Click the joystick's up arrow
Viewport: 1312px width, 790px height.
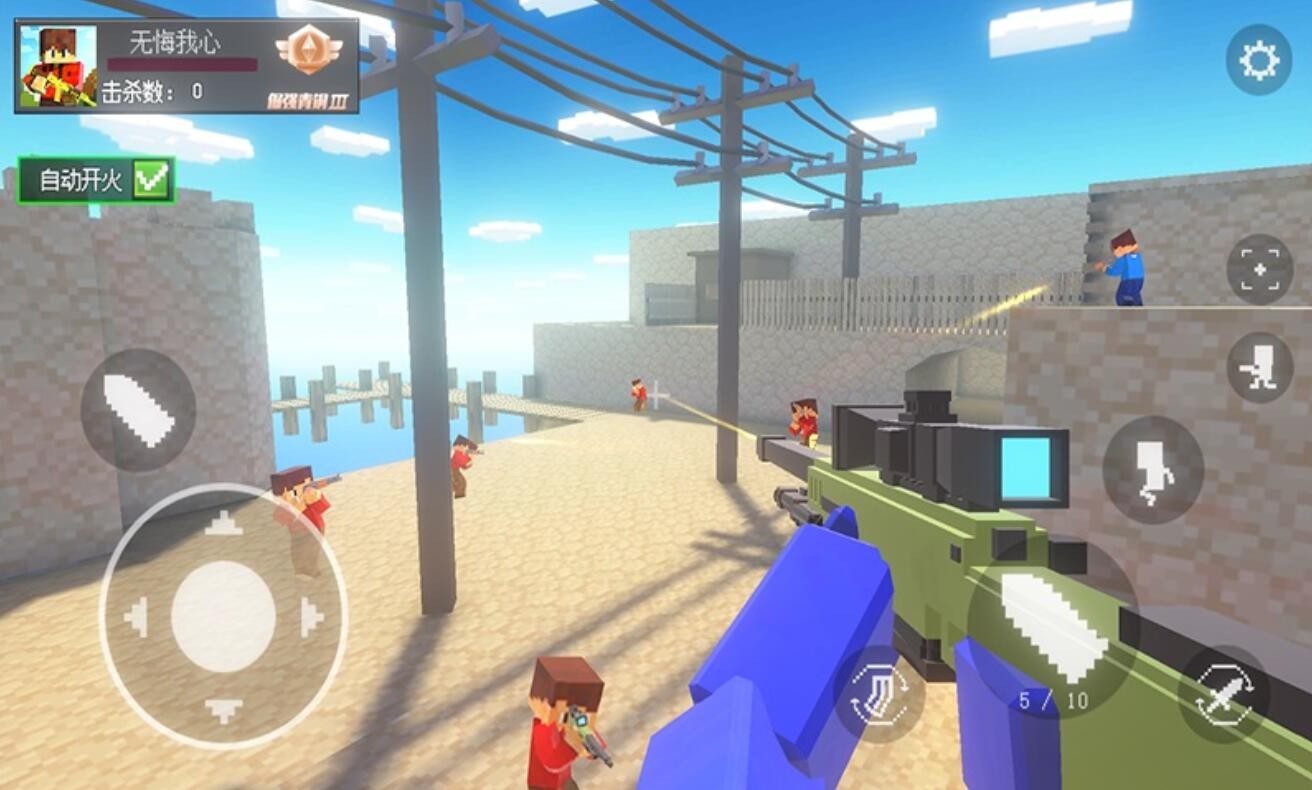(x=223, y=523)
